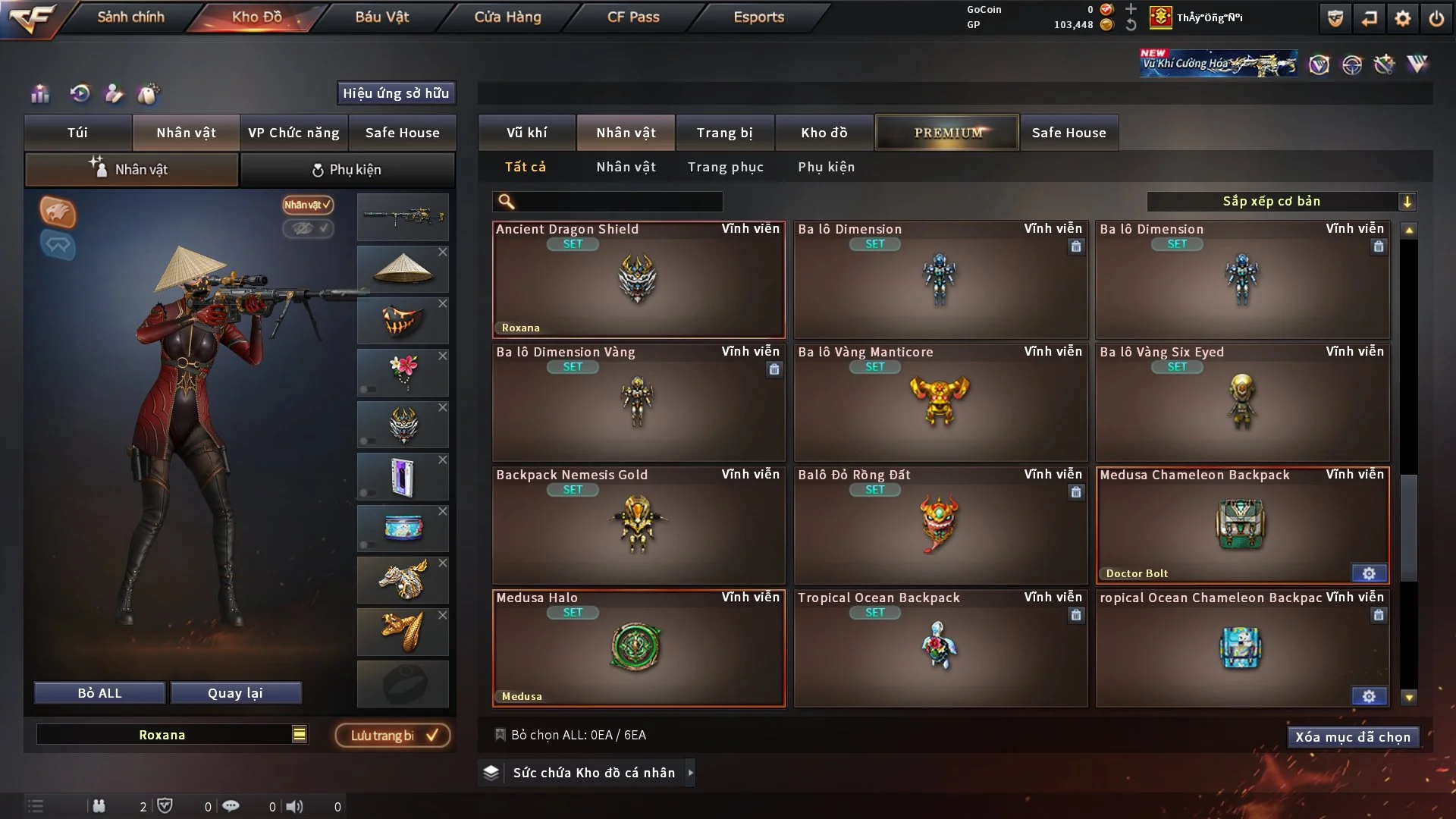Select the PREMIUM tab

[947, 133]
